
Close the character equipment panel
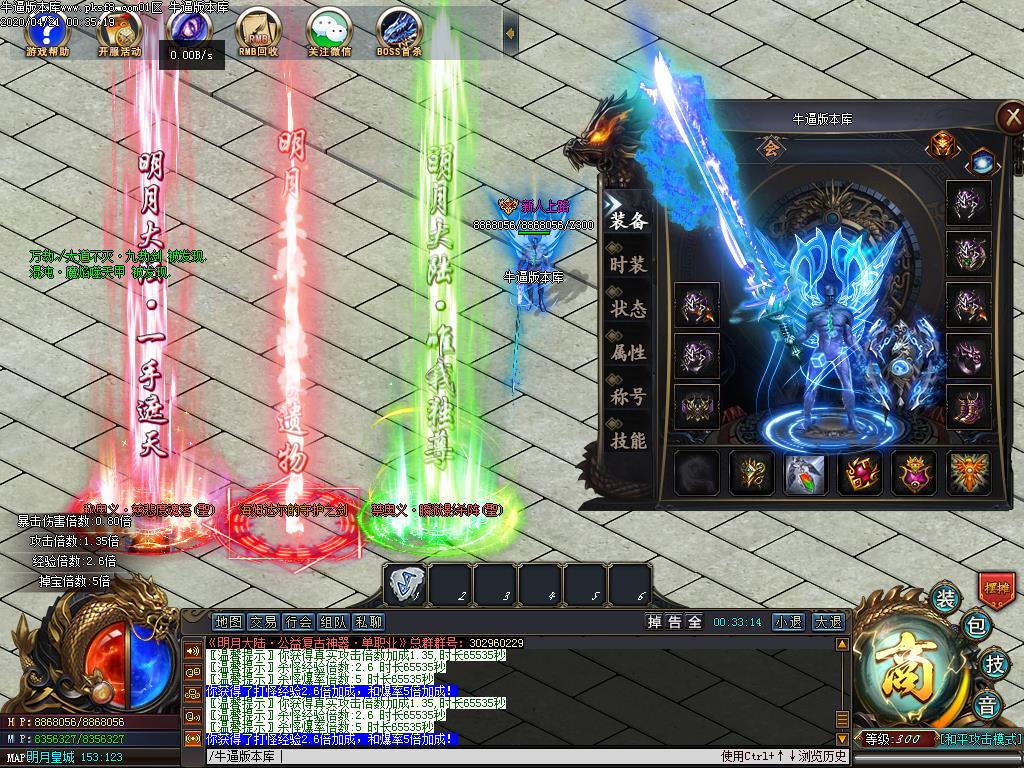tap(1009, 117)
